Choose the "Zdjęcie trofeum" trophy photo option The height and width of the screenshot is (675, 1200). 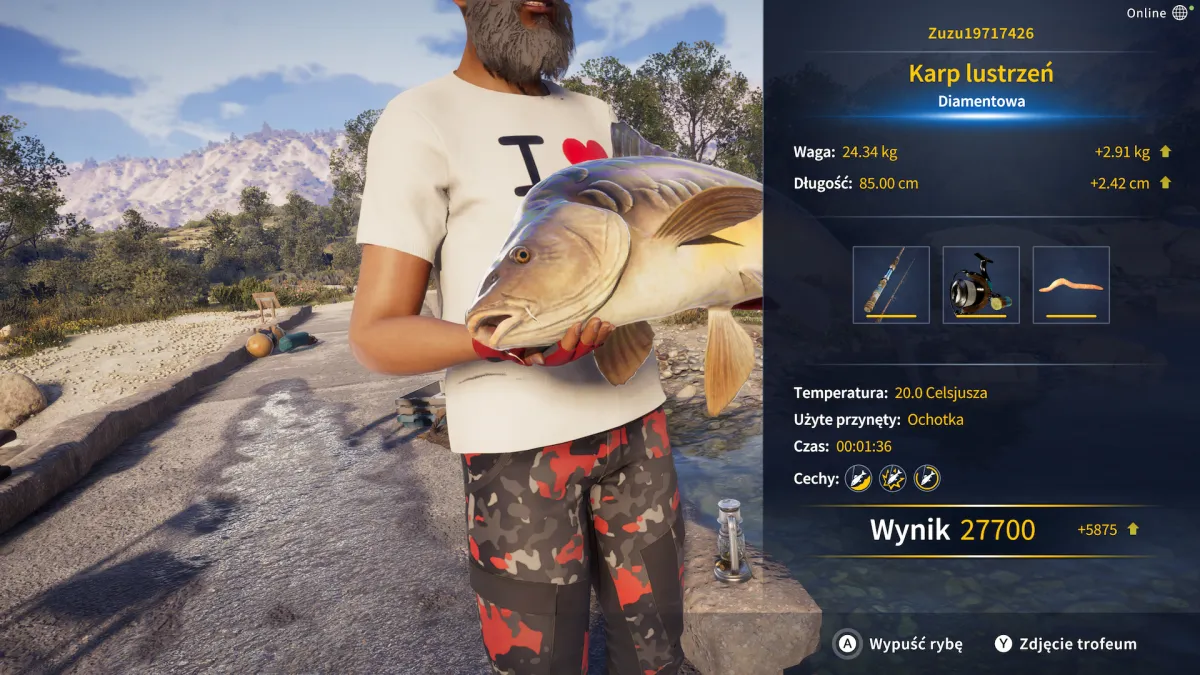(1065, 644)
